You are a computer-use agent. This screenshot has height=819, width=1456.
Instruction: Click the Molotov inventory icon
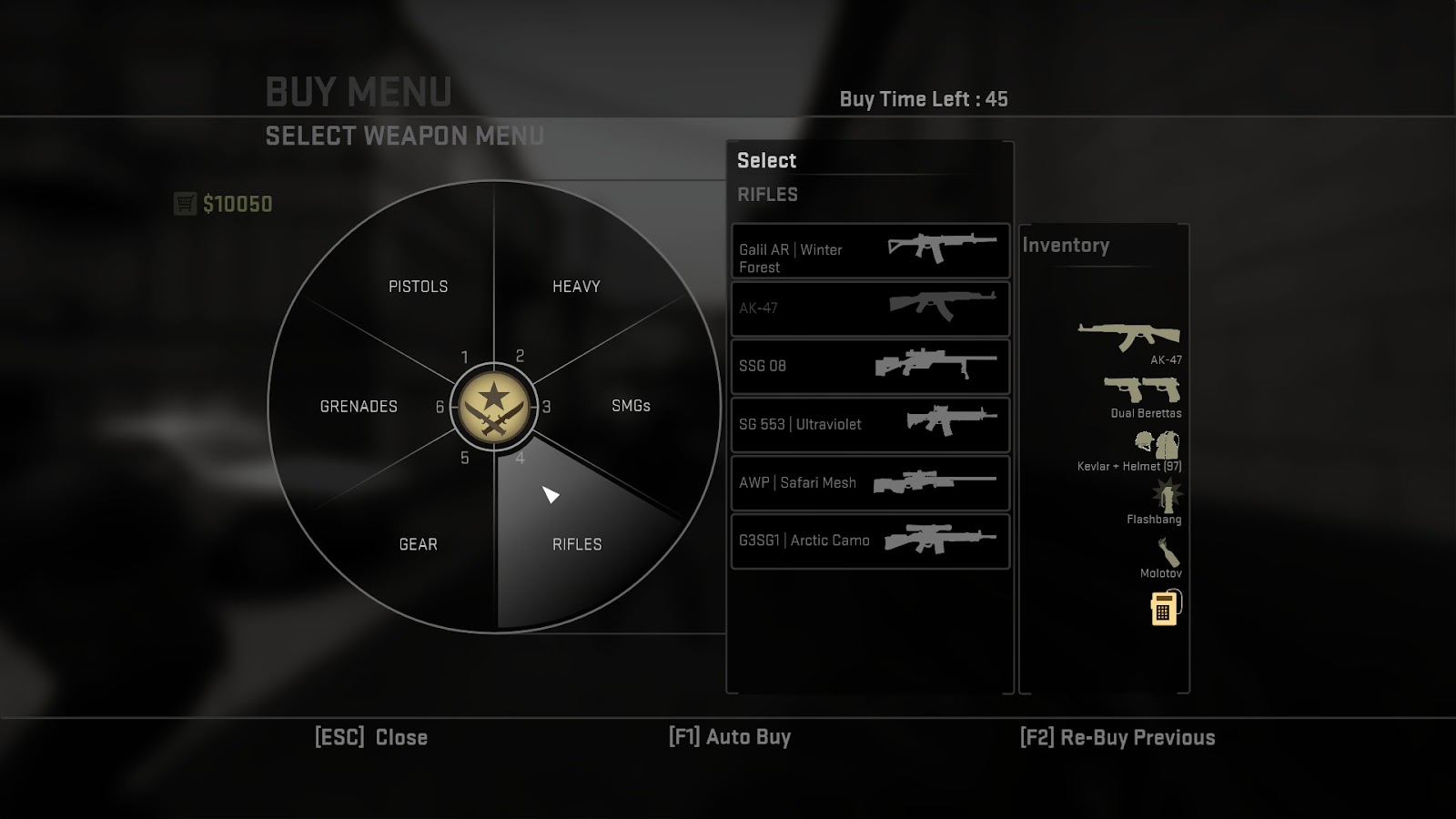tap(1169, 551)
